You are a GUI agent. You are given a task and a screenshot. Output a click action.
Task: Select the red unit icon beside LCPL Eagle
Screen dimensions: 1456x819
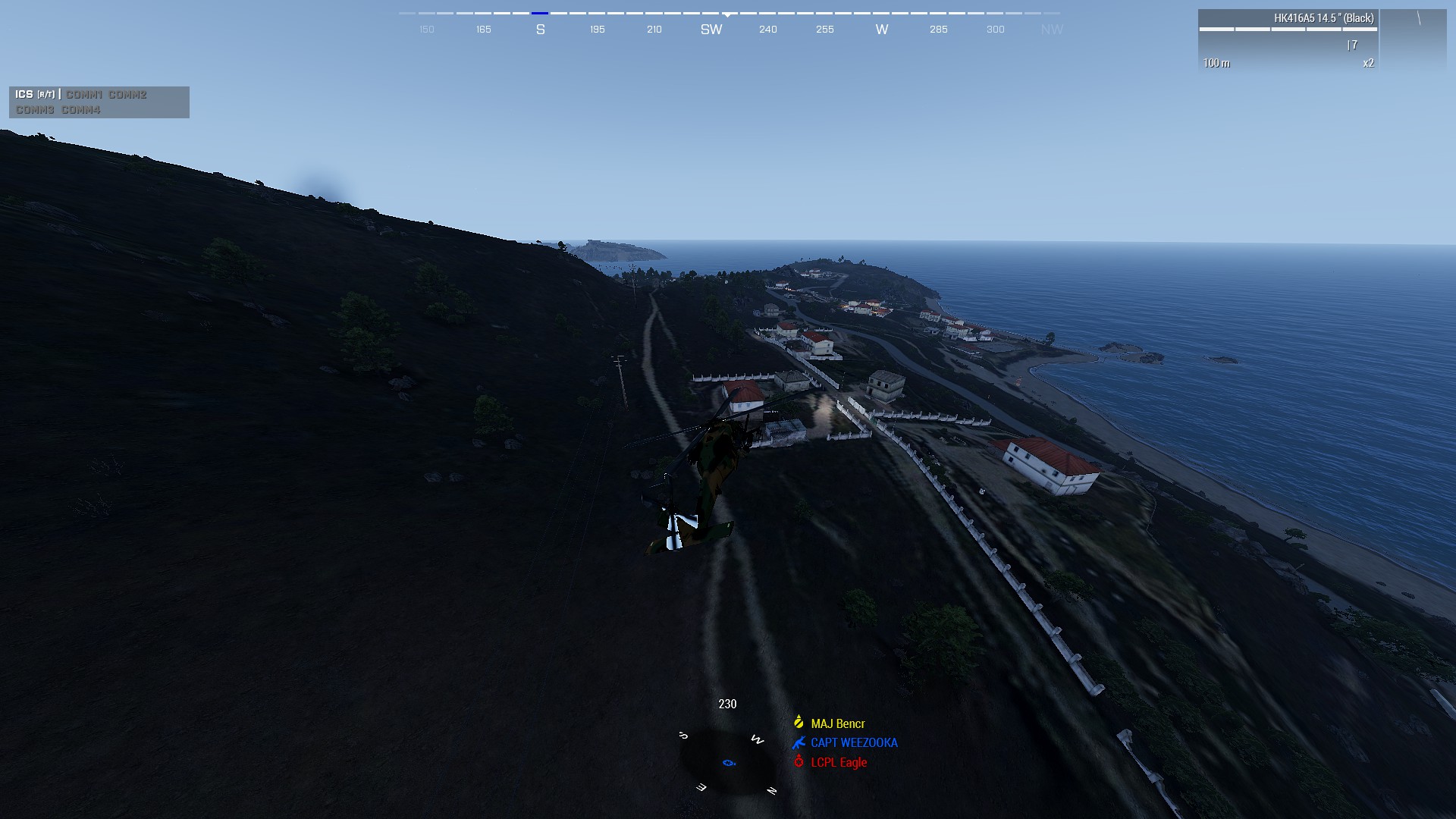798,763
